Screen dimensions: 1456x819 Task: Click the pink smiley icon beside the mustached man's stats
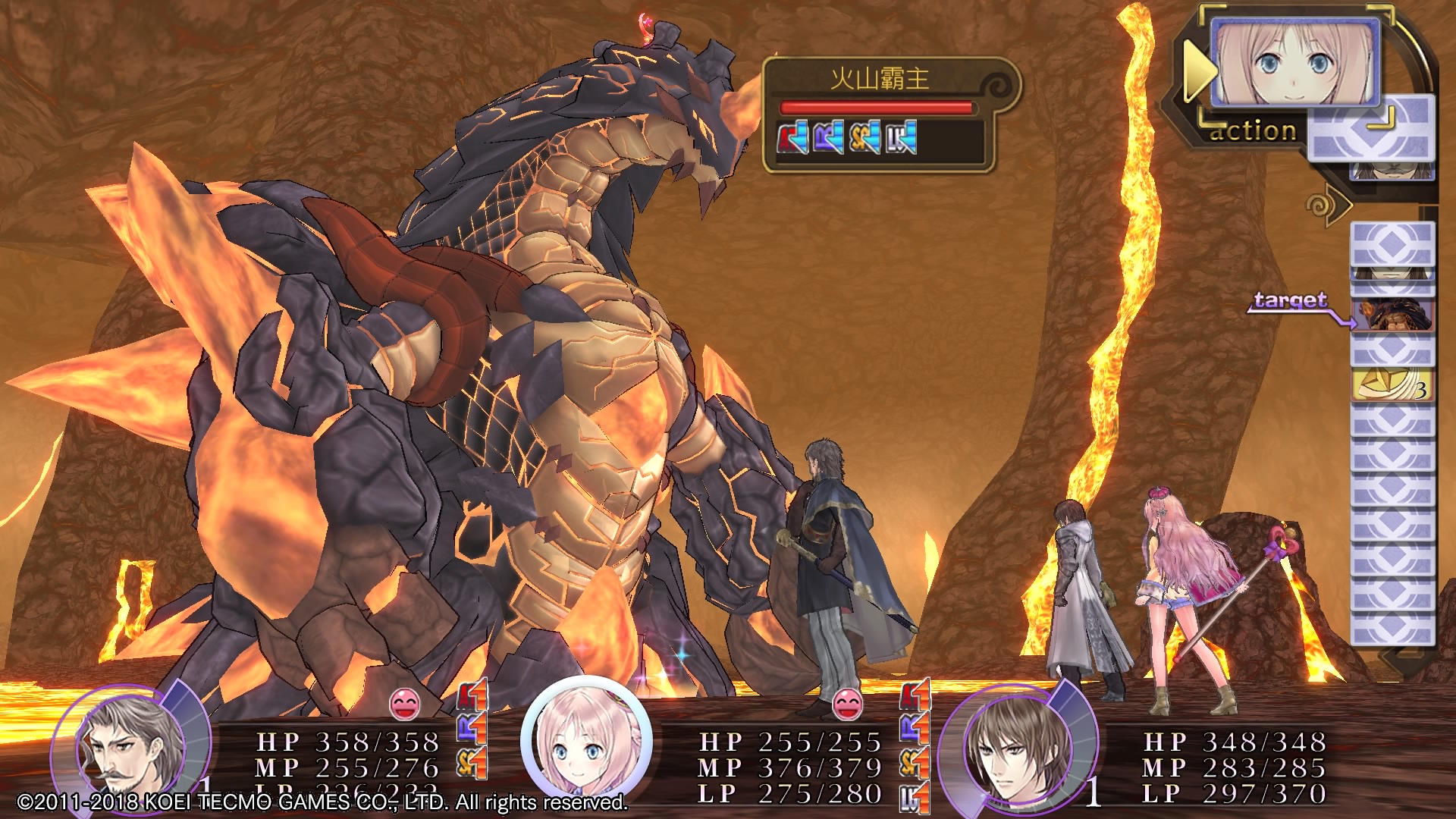[404, 704]
